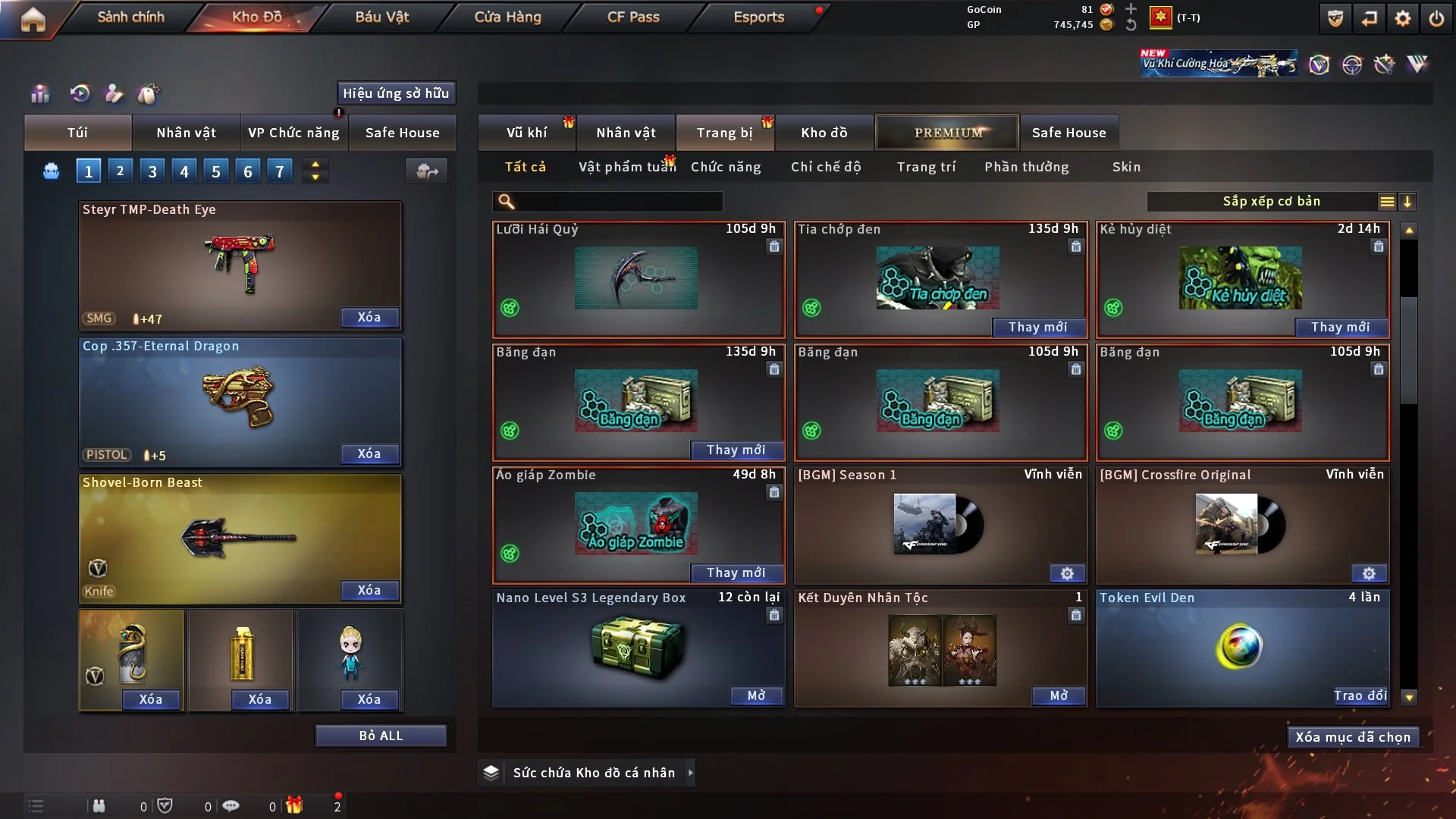The image size is (1456, 819).
Task: Open the Sắp xếp cơ bản sort dropdown
Action: pyautogui.click(x=1271, y=202)
